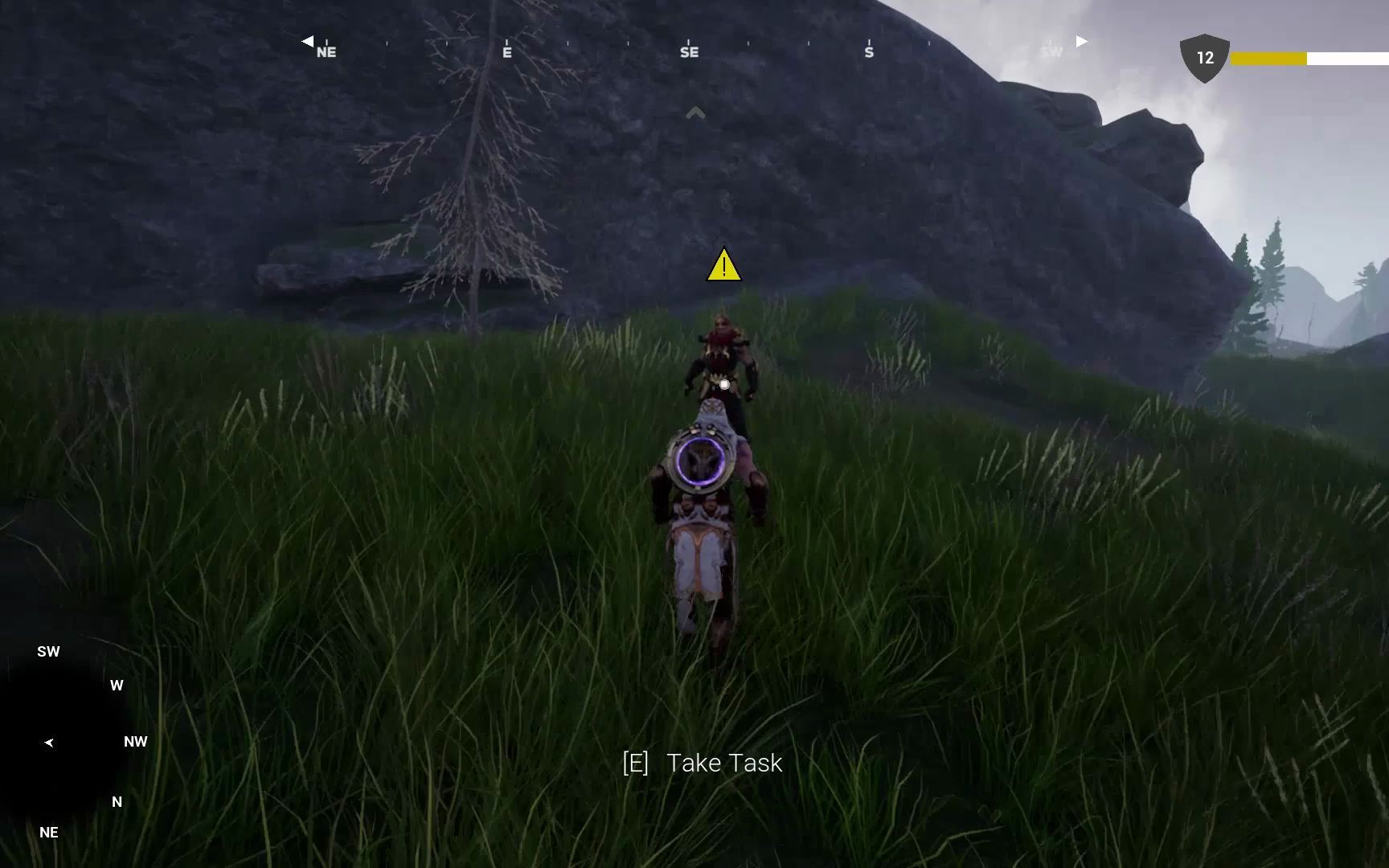Select the SW label on the minimap
The height and width of the screenshot is (868, 1389).
point(48,651)
